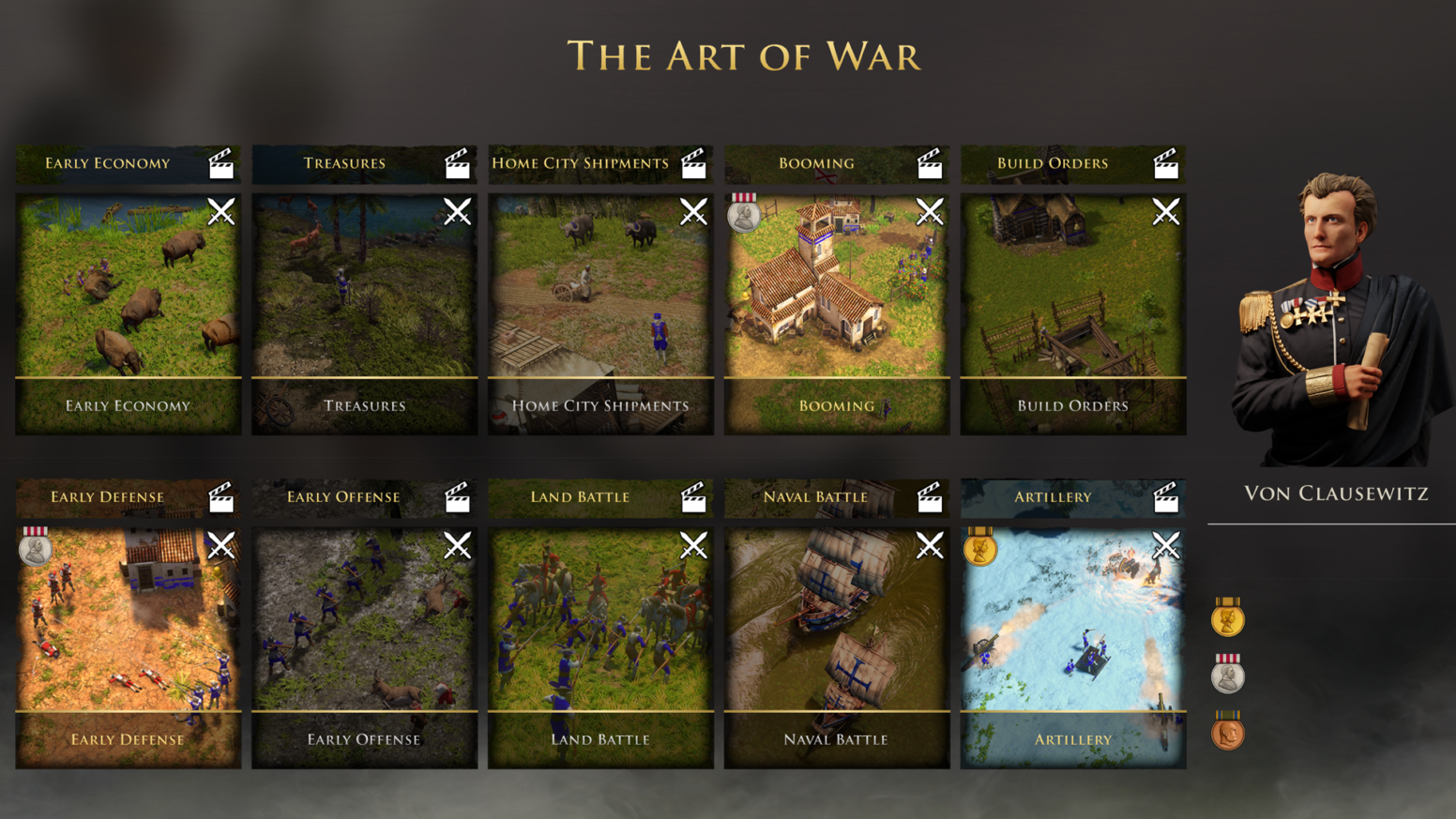Click the clapperboard icon on Naval Battle
The height and width of the screenshot is (819, 1456).
tap(931, 498)
